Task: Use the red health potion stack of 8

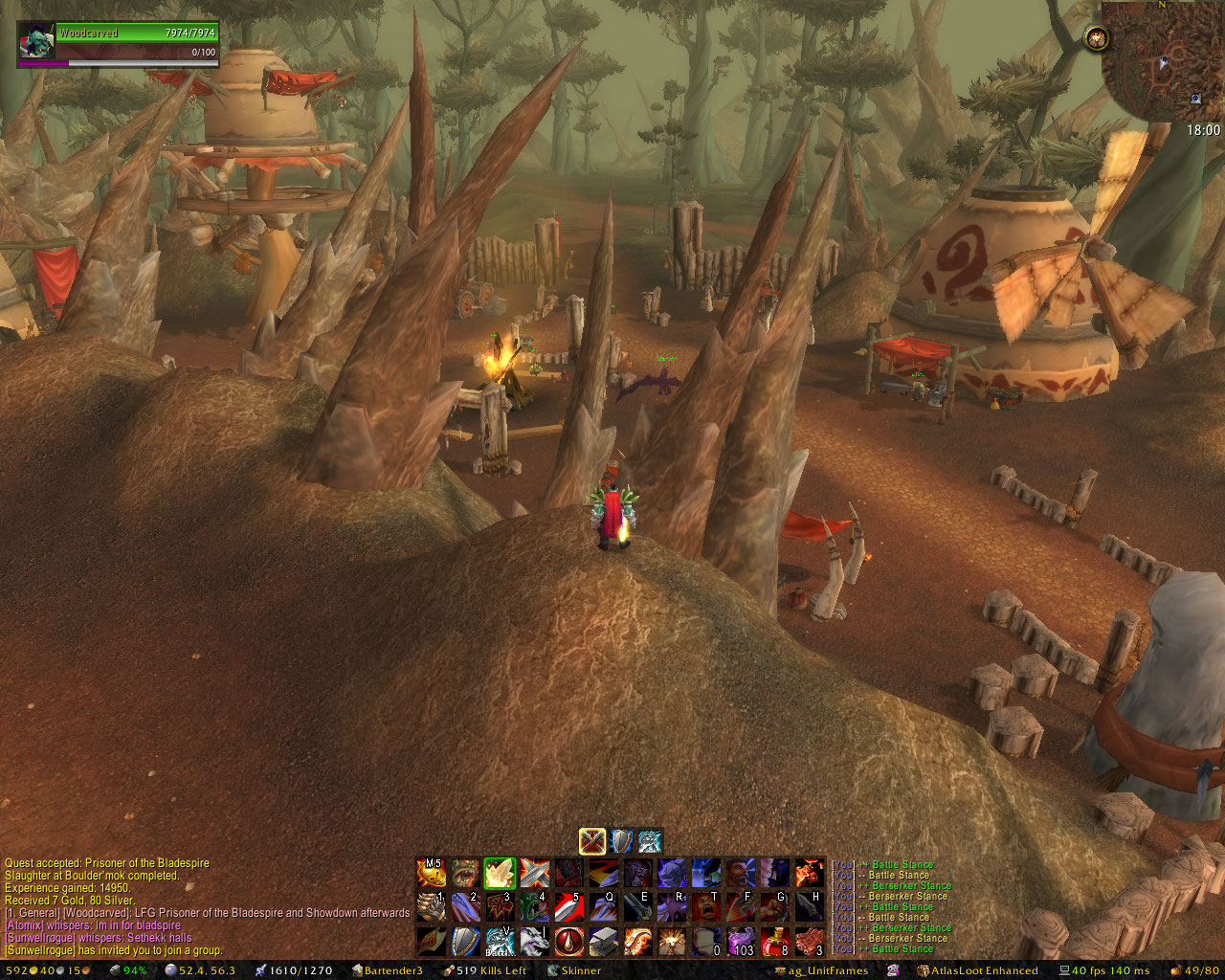Action: point(775,942)
